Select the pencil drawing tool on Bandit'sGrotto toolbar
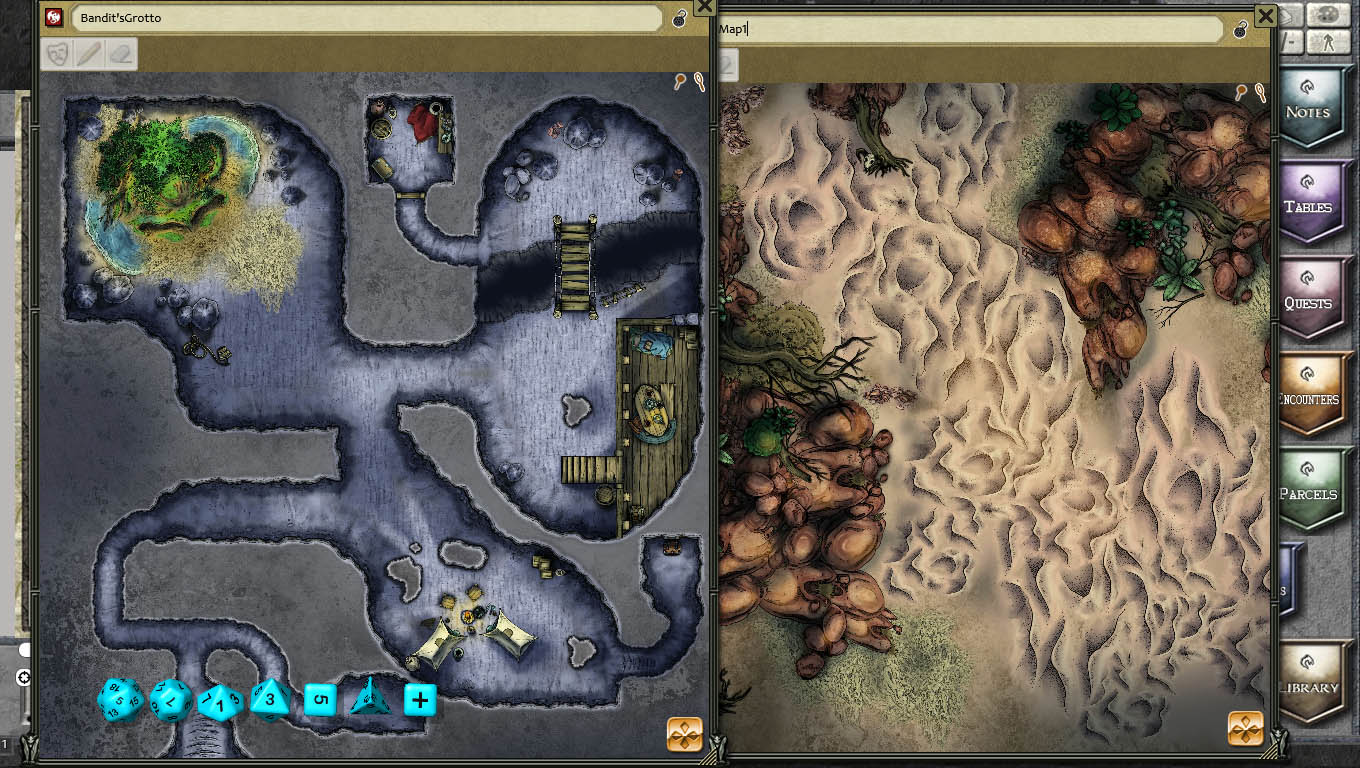Viewport: 1360px width, 768px height. pyautogui.click(x=87, y=54)
